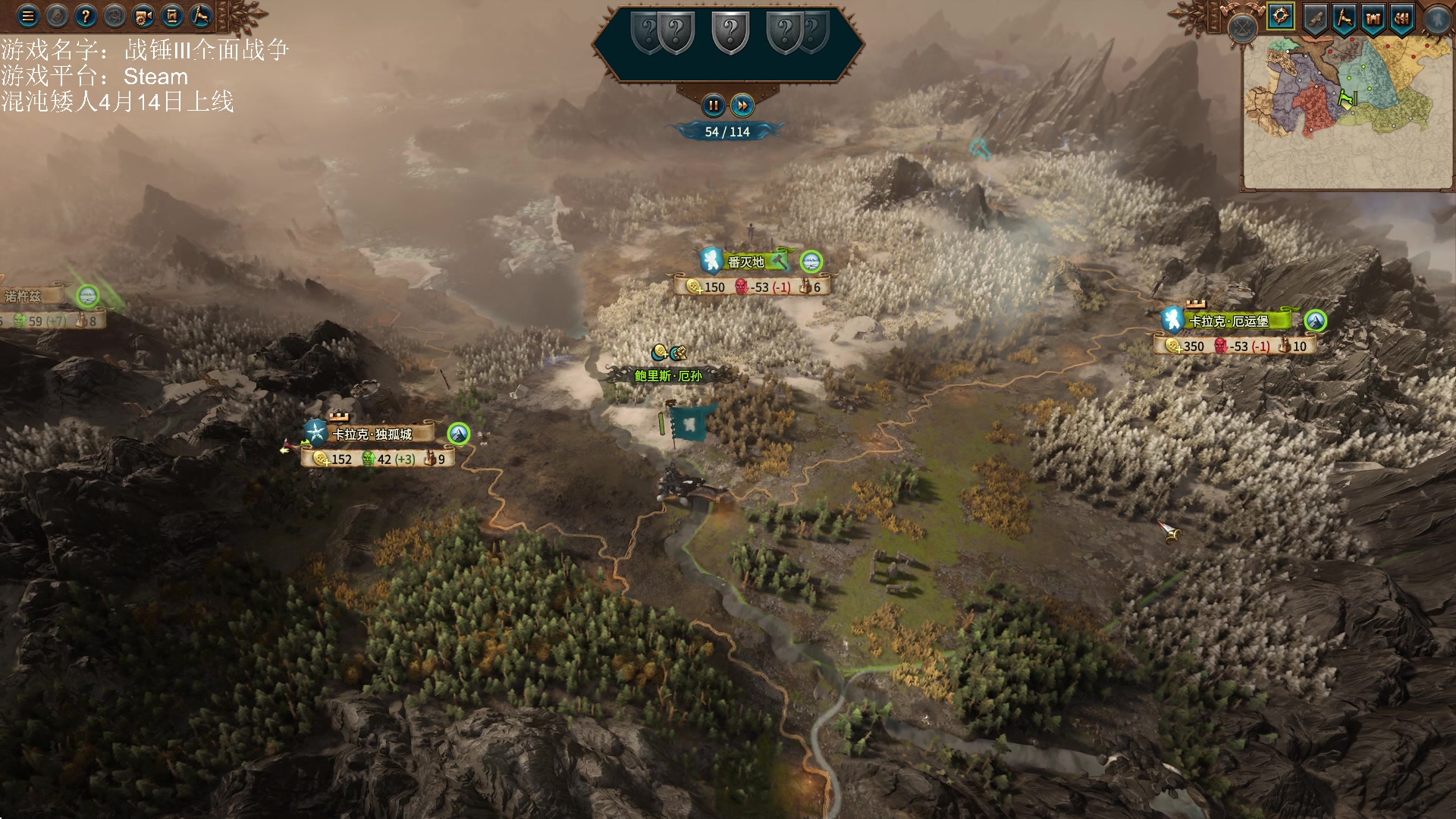Select the 卡拉克·厄运堡 settlement label
This screenshot has height=819, width=1456.
pyautogui.click(x=1229, y=321)
